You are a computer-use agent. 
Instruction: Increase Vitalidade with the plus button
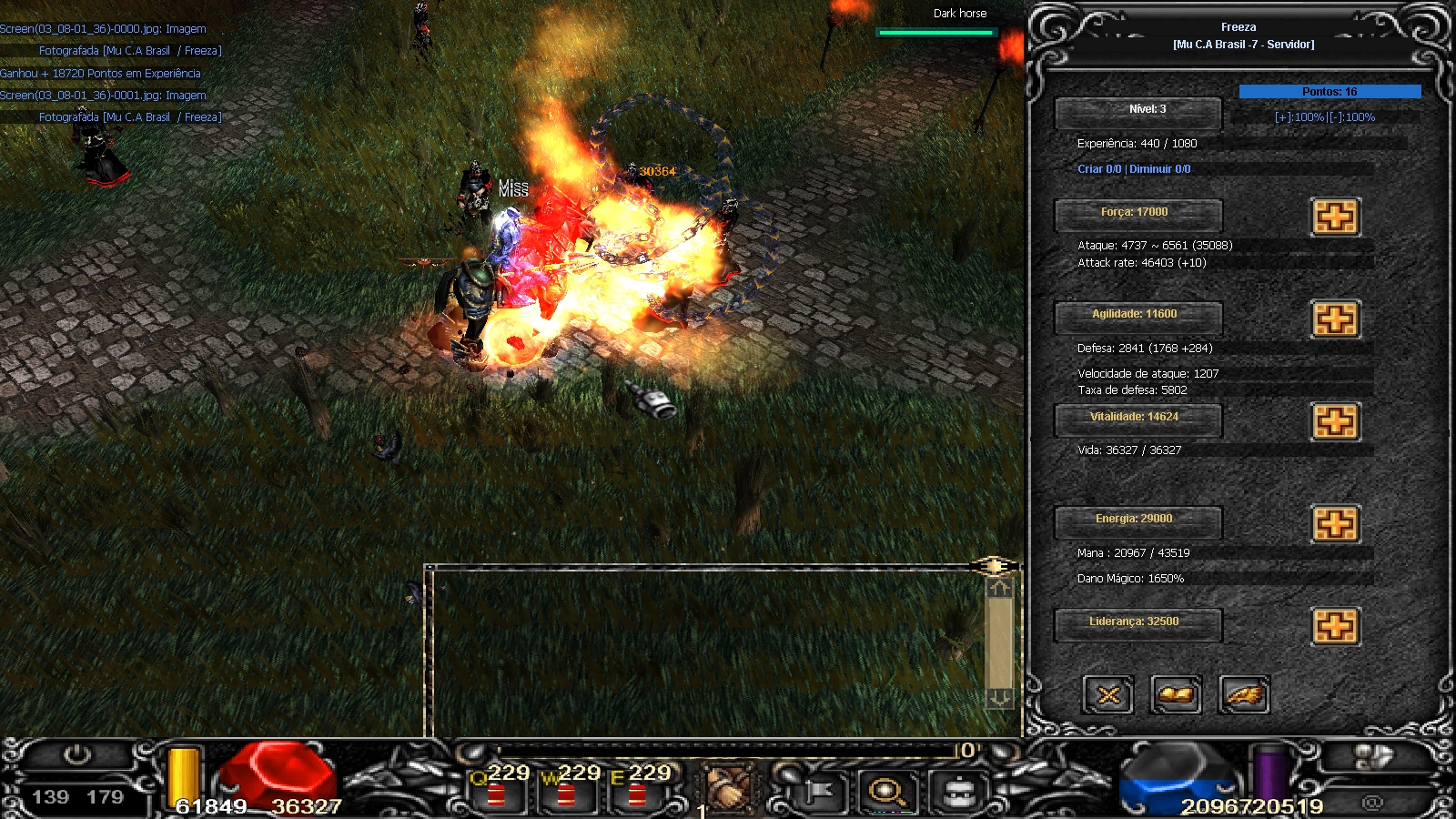(x=1335, y=422)
